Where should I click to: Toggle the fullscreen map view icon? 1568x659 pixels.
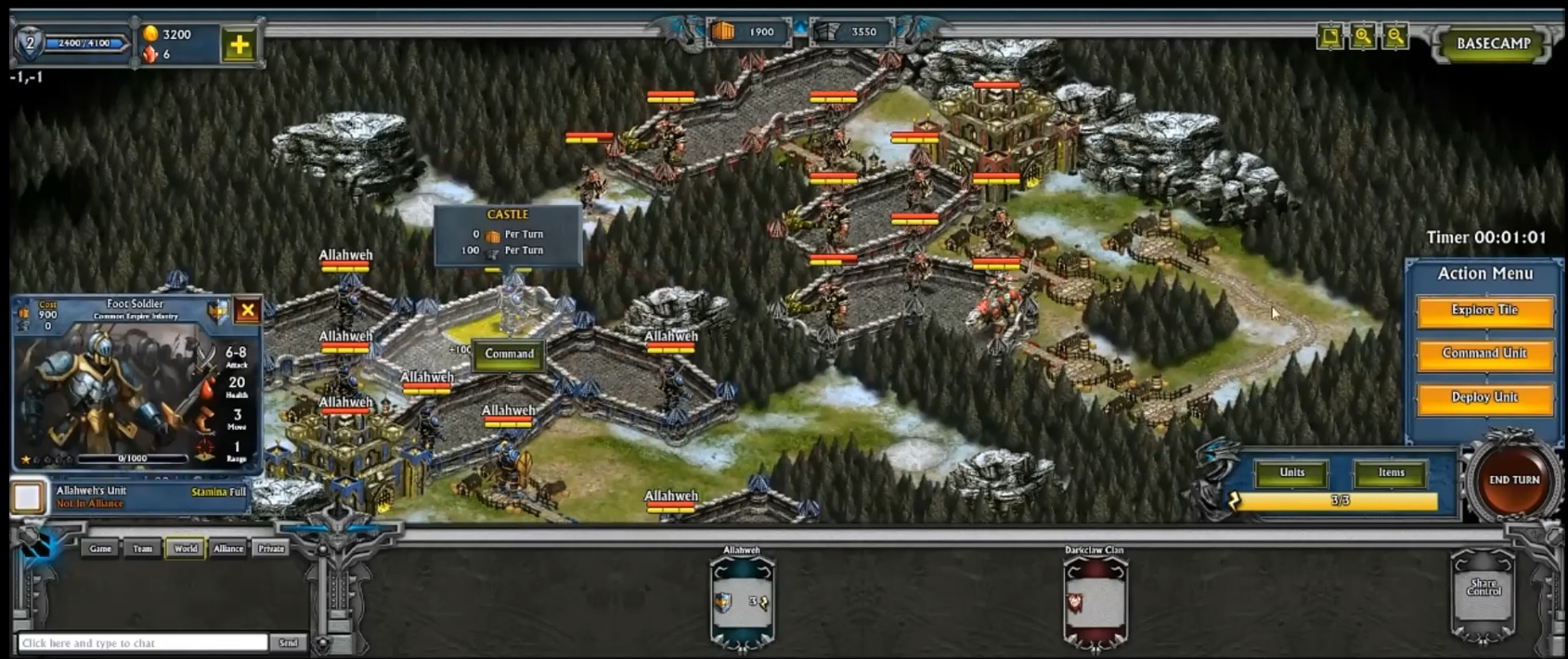click(1330, 36)
